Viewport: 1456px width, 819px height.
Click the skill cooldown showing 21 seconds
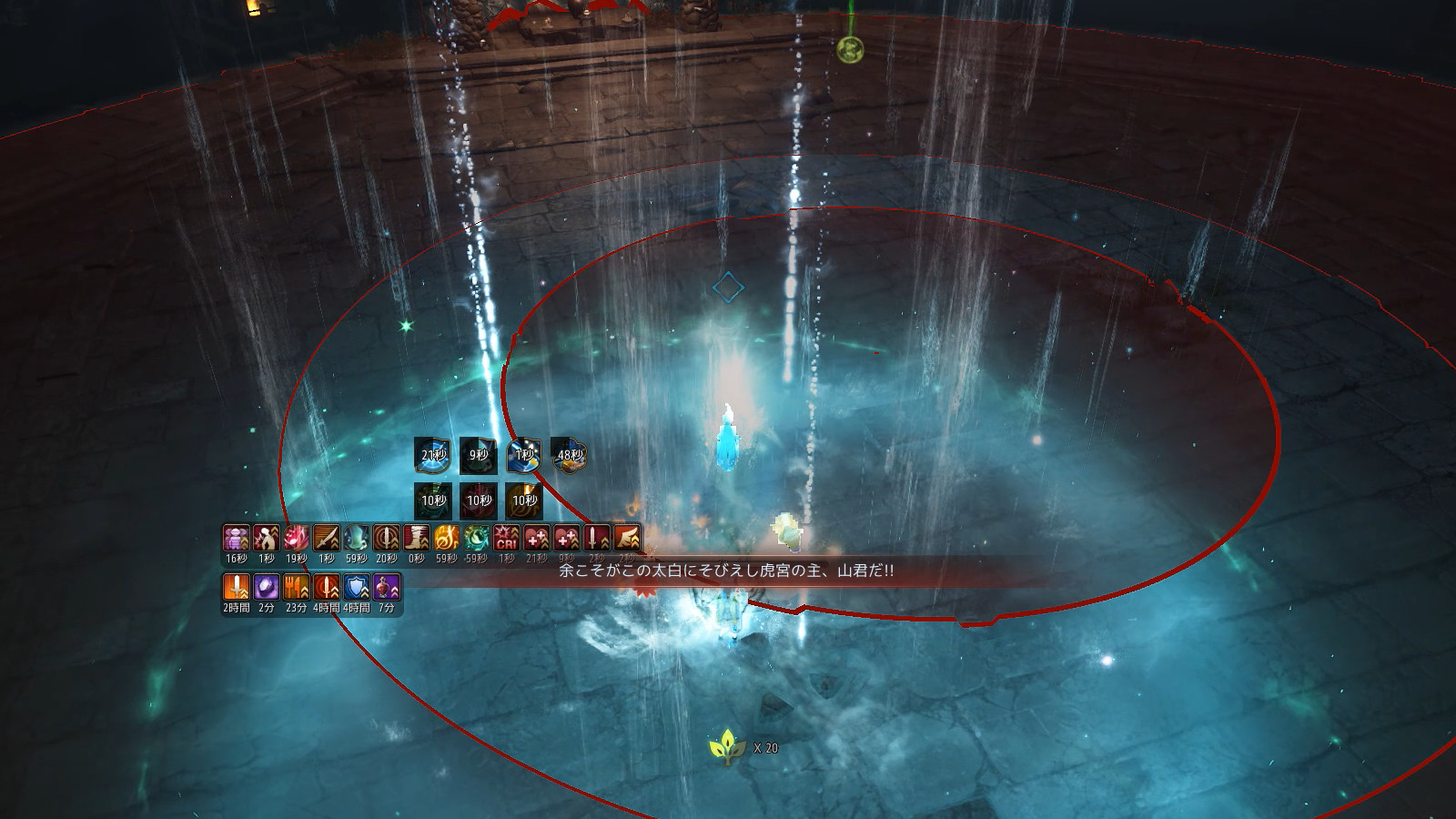tap(433, 455)
